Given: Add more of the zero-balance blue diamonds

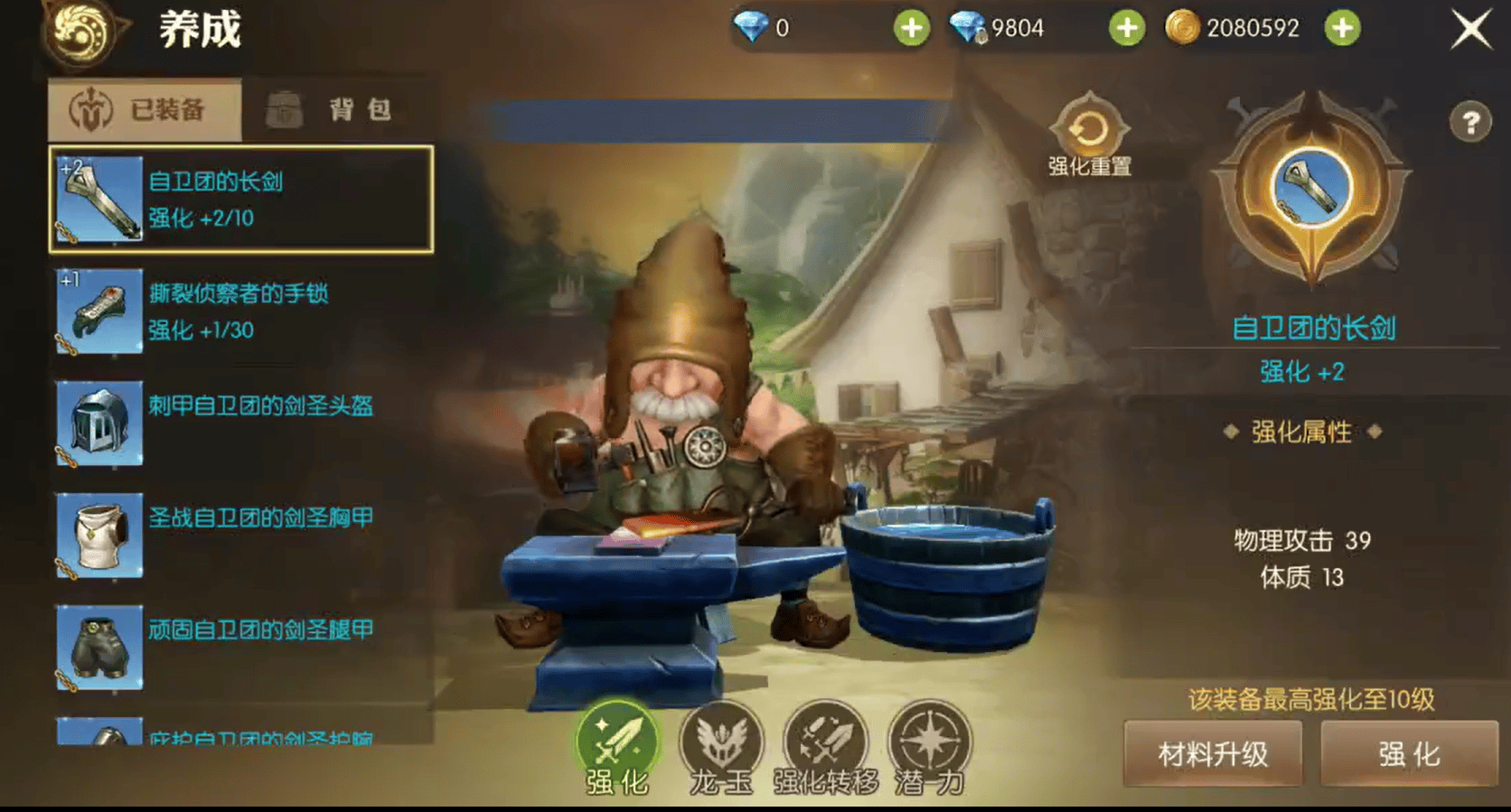Looking at the screenshot, I should [912, 29].
